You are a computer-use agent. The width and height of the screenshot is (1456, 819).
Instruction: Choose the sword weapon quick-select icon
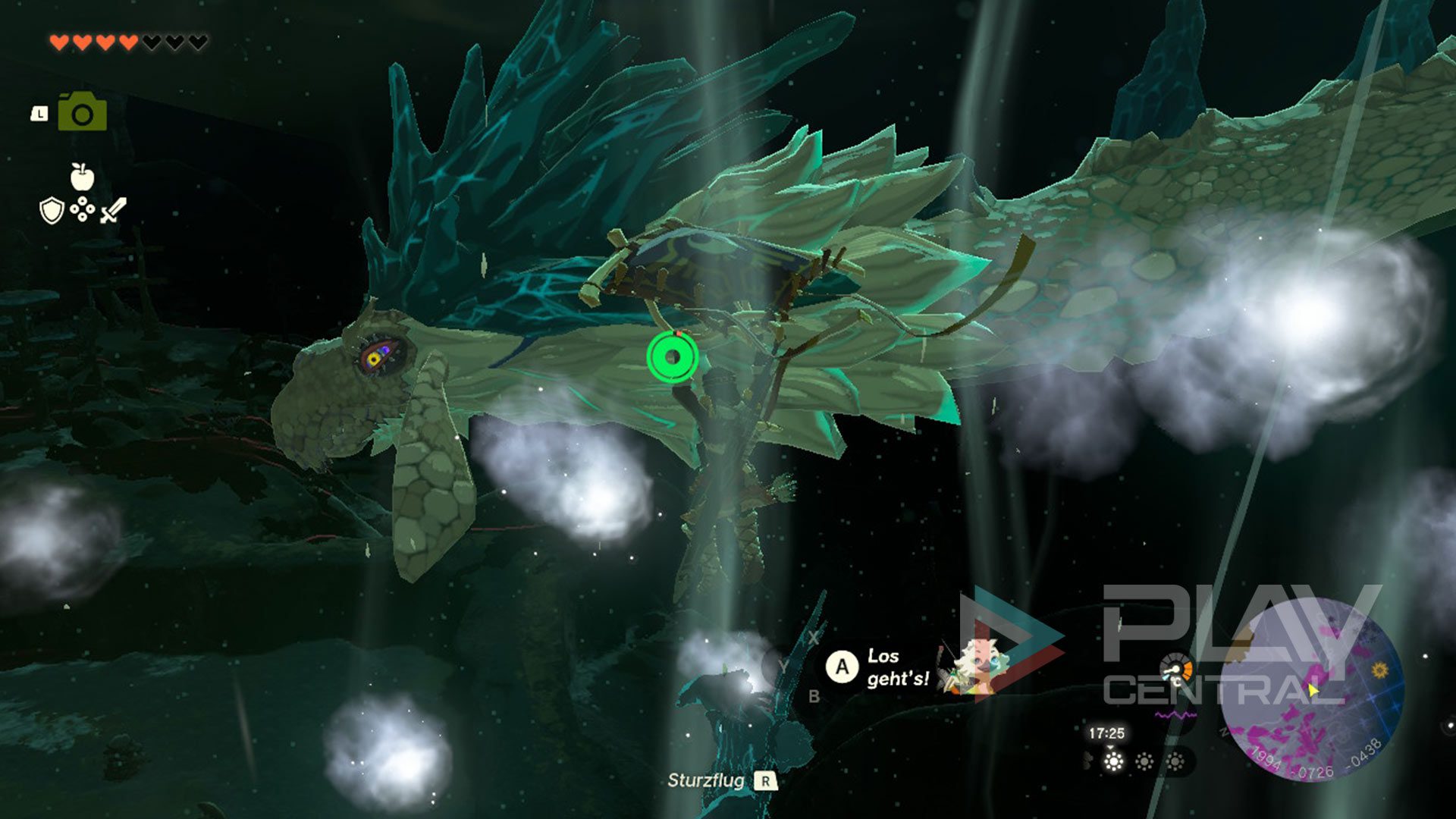113,210
